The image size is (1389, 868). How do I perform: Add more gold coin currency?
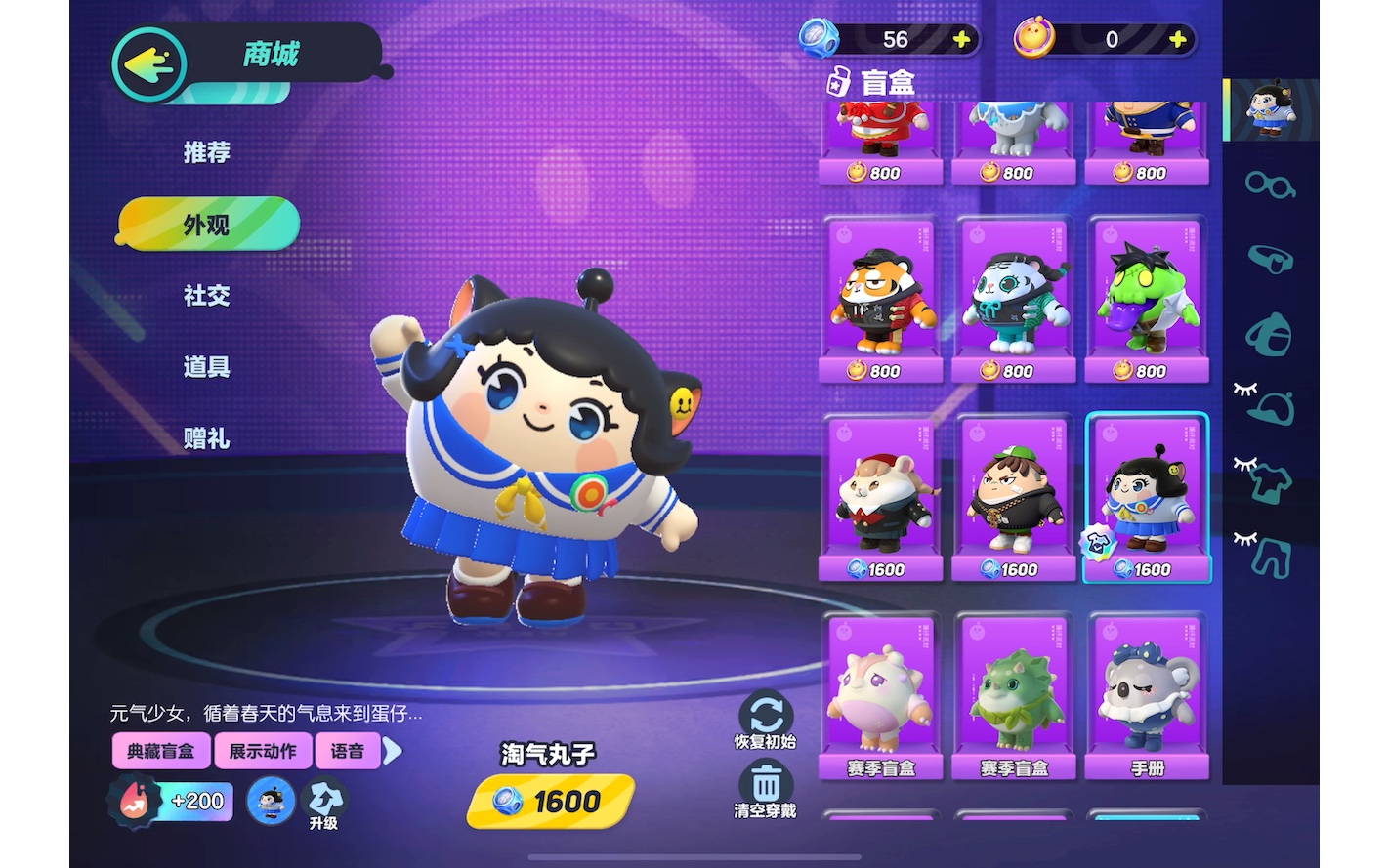tap(1178, 39)
